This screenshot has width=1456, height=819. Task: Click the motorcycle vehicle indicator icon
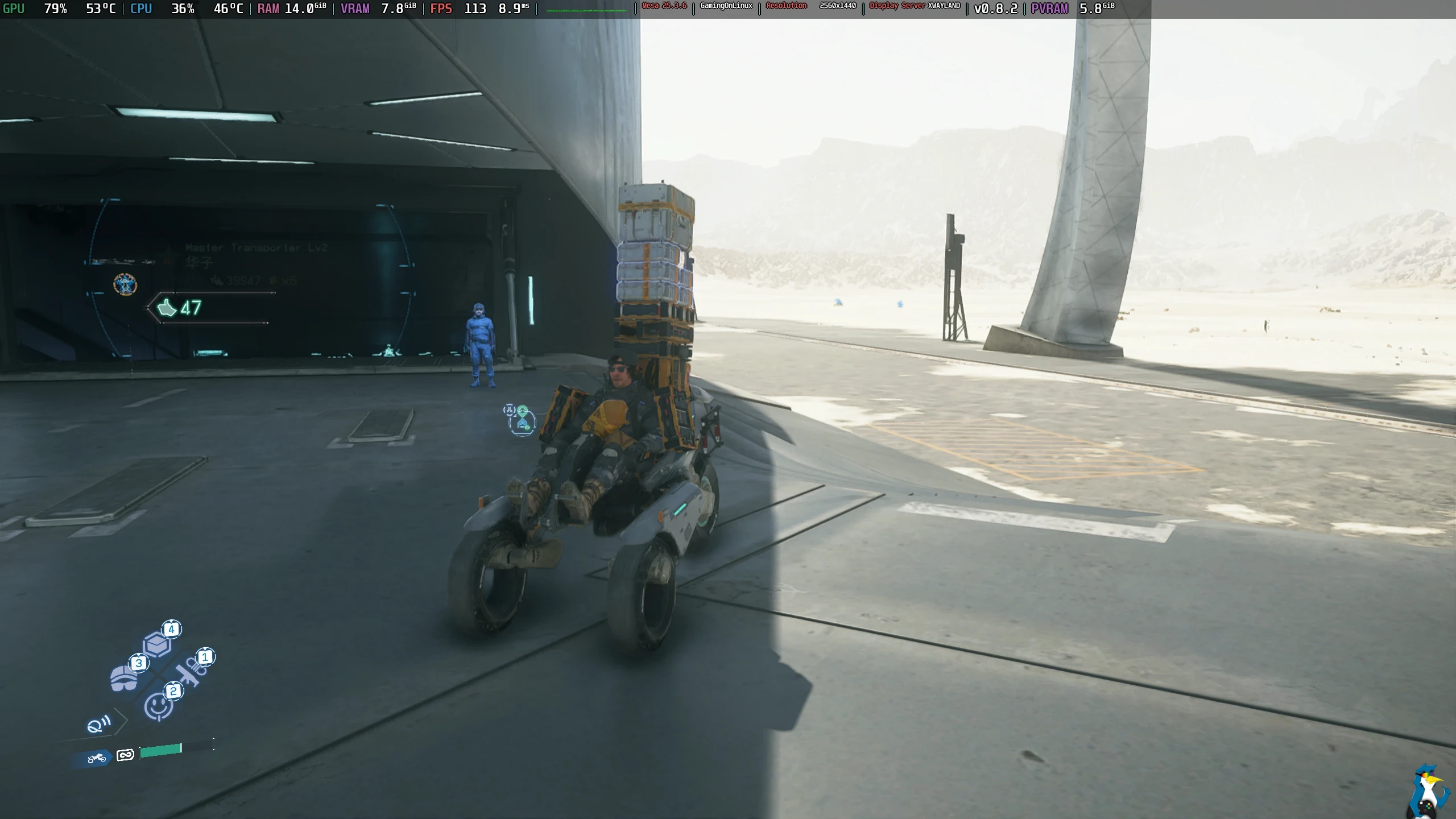(x=97, y=758)
